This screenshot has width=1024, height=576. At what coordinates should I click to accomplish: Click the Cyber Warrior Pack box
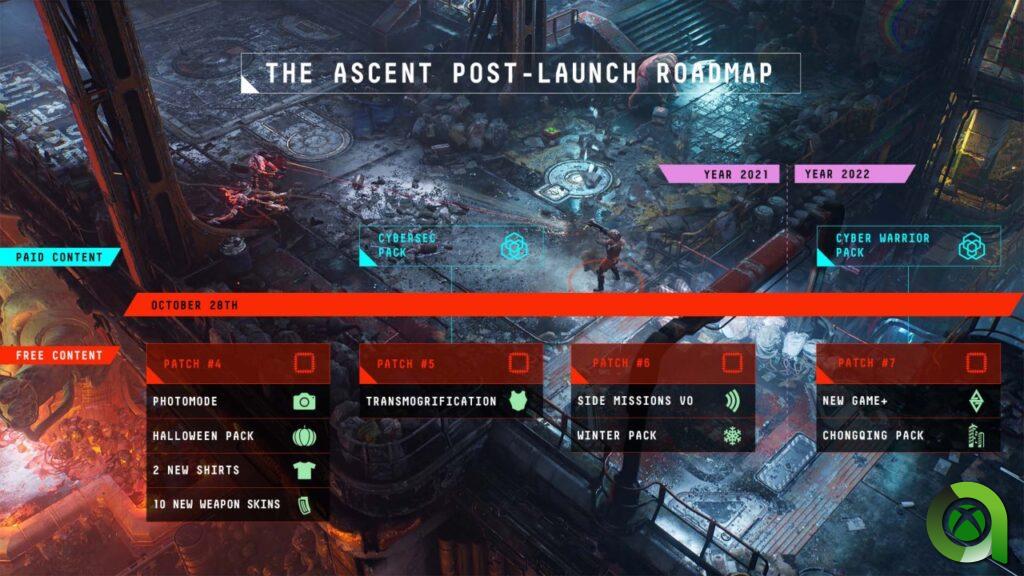pos(908,246)
